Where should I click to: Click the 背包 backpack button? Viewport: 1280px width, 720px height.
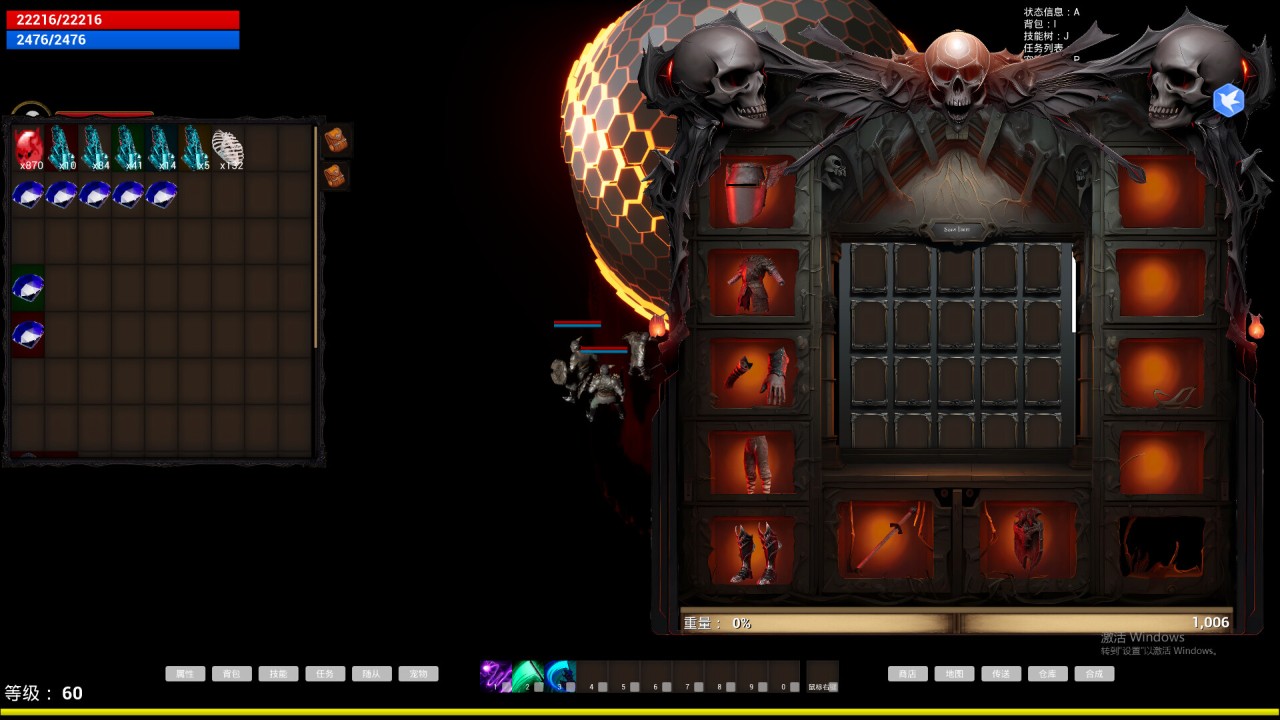tap(232, 674)
